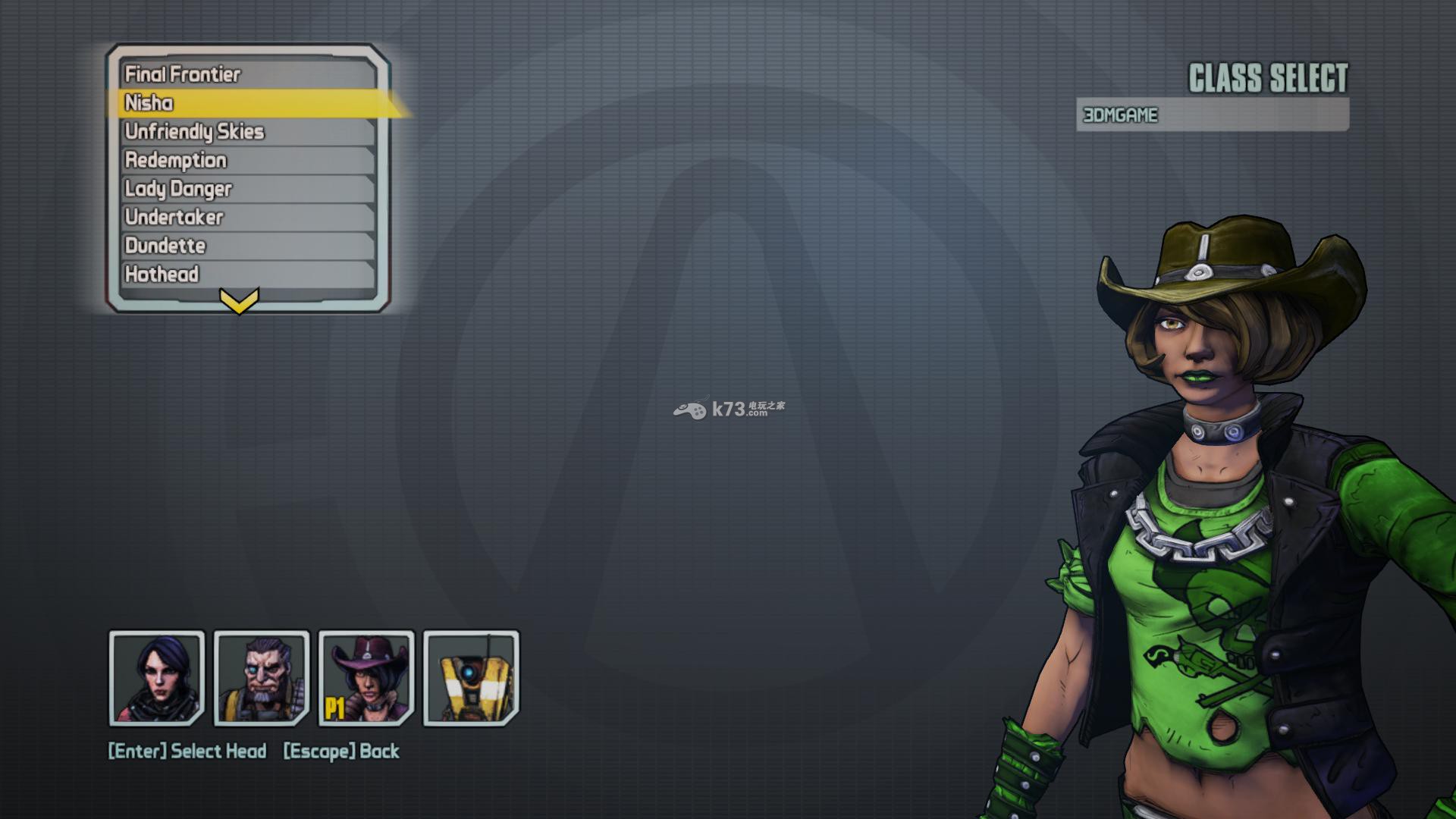1456x819 pixels.
Task: Click the 3DMGAME player name field
Action: click(1212, 115)
